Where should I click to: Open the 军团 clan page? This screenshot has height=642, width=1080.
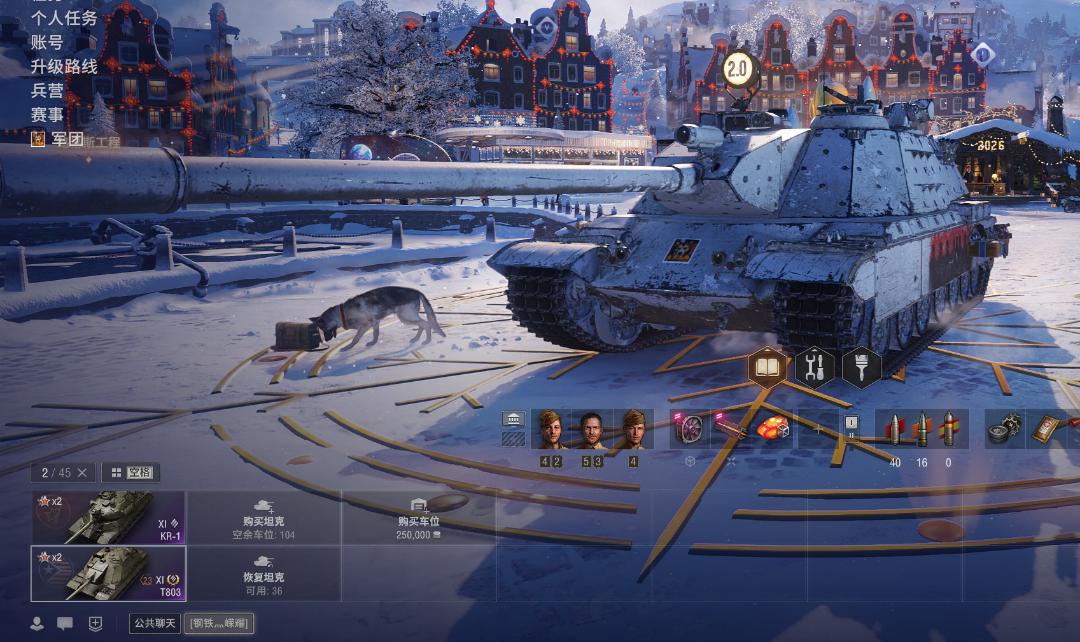point(66,139)
